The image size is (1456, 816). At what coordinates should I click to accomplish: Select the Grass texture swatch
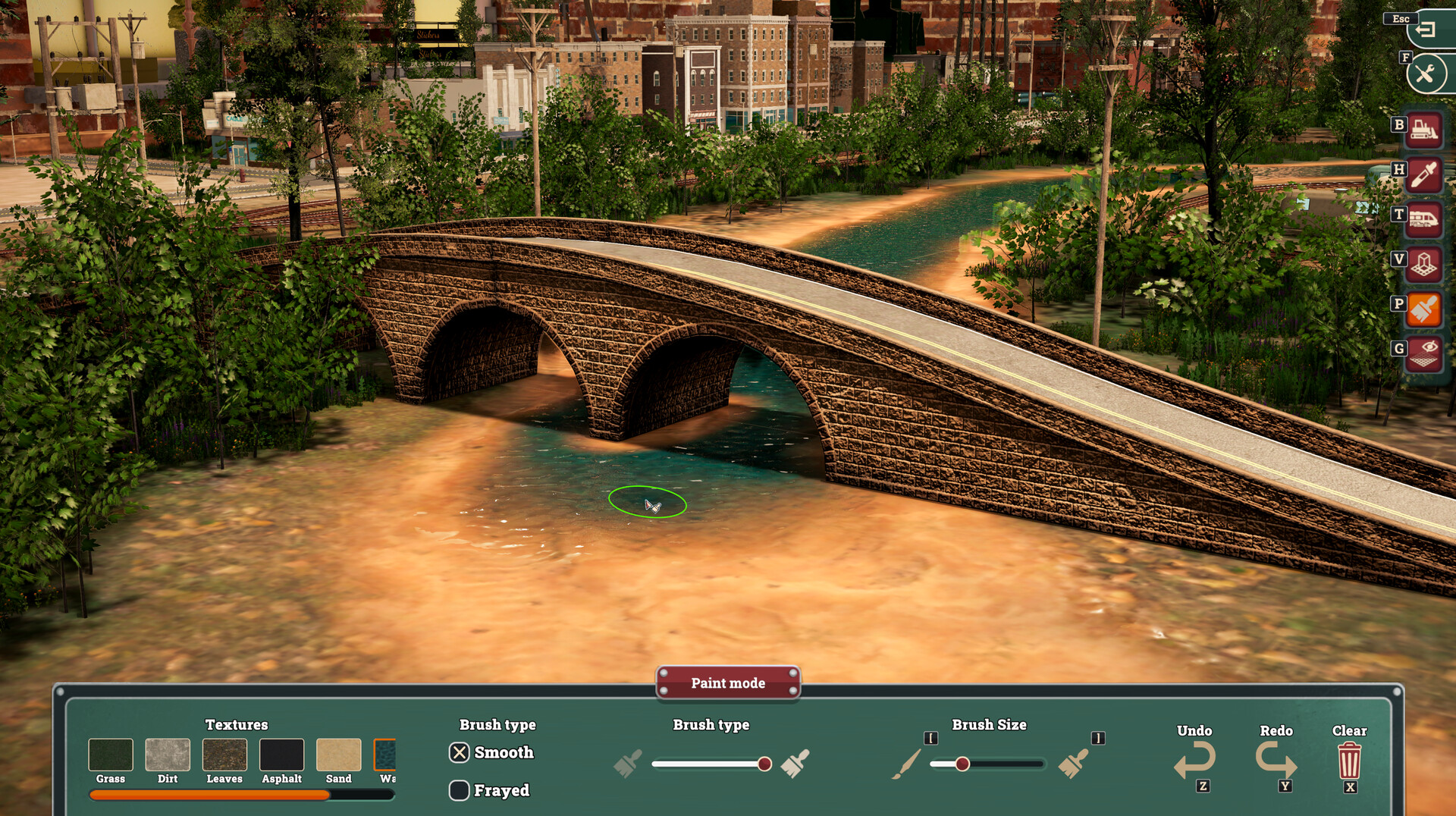(111, 756)
